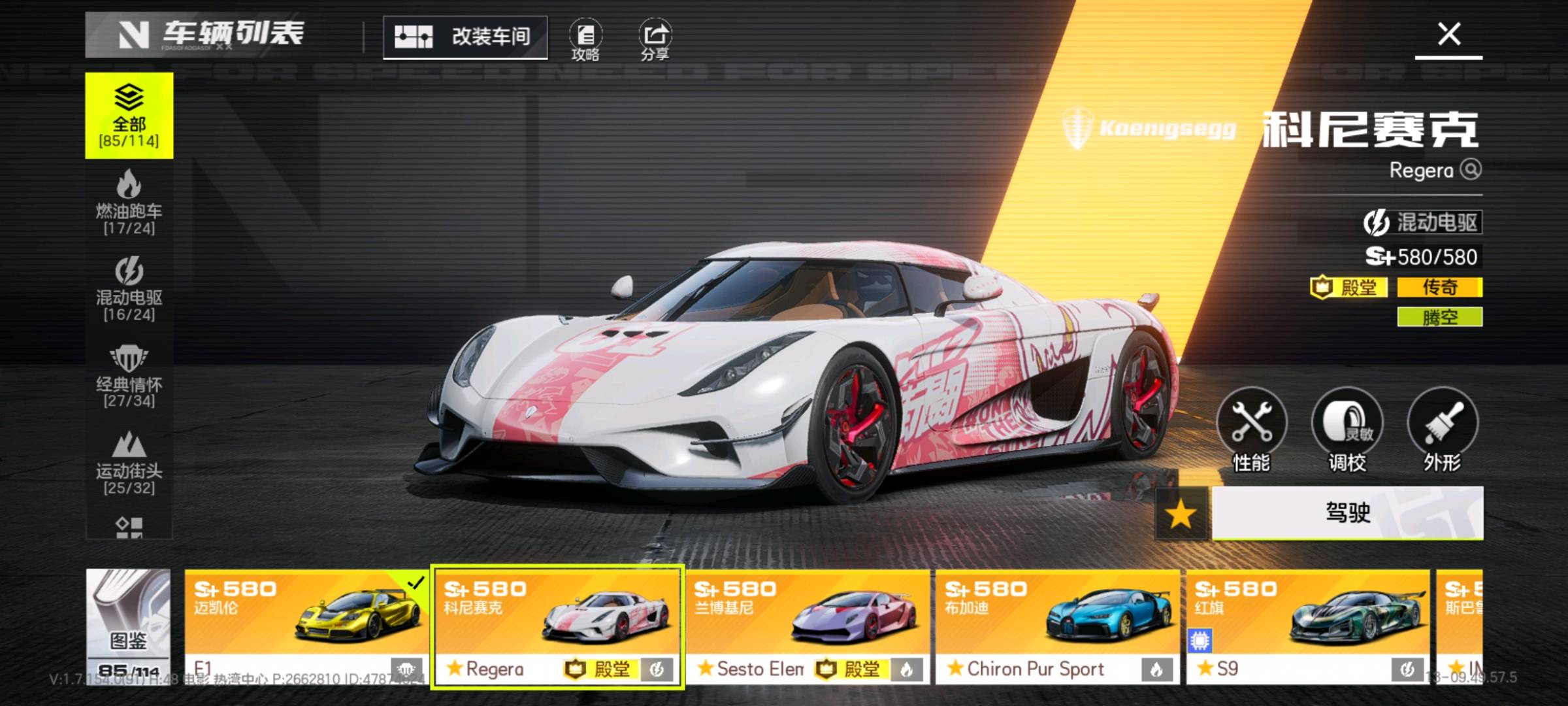Open the 攻略 guide
Screen dimensions: 1568x706
585,39
